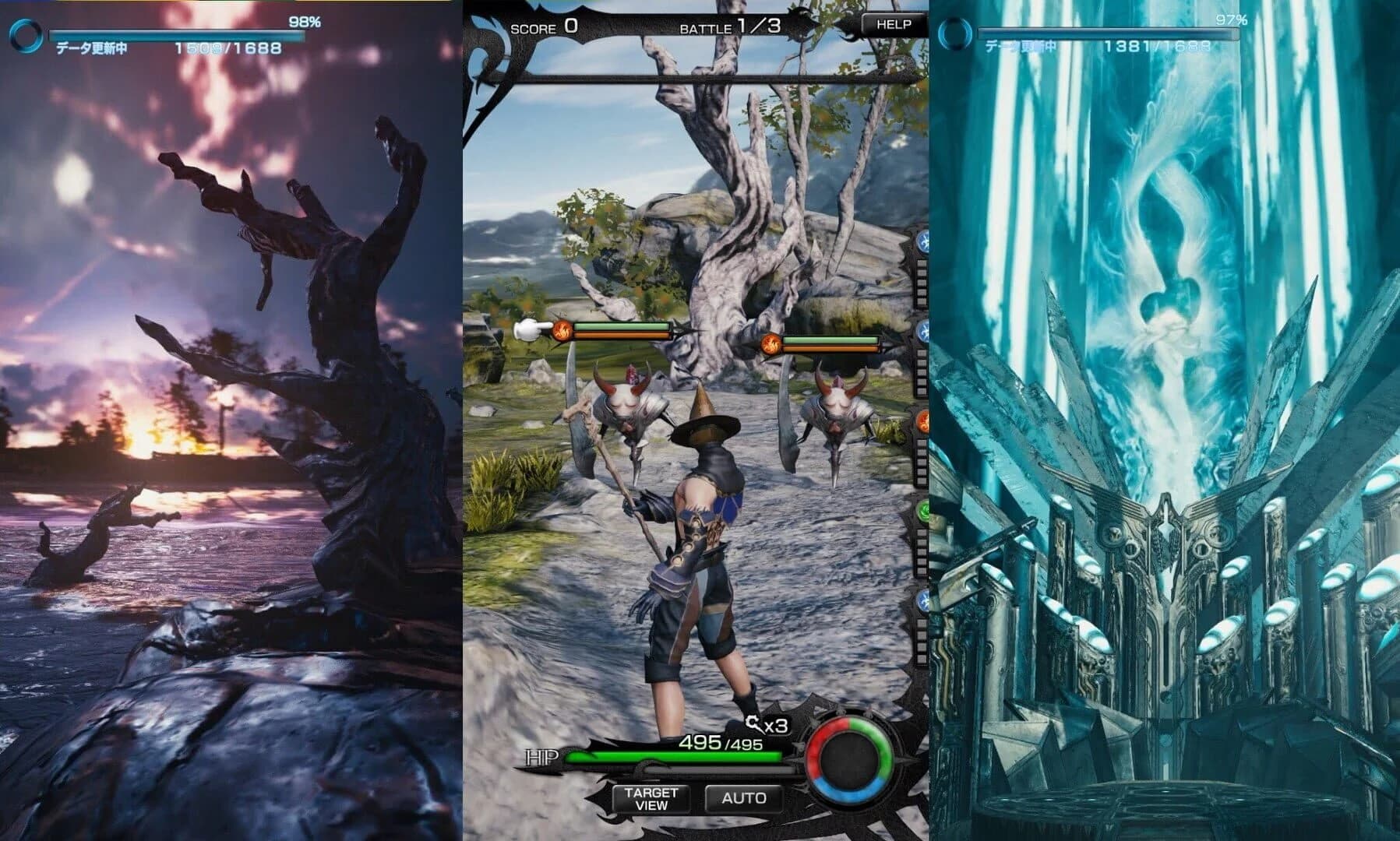Click the white hand targeting cursor near the left enemy
This screenshot has height=841, width=1400.
(x=530, y=329)
